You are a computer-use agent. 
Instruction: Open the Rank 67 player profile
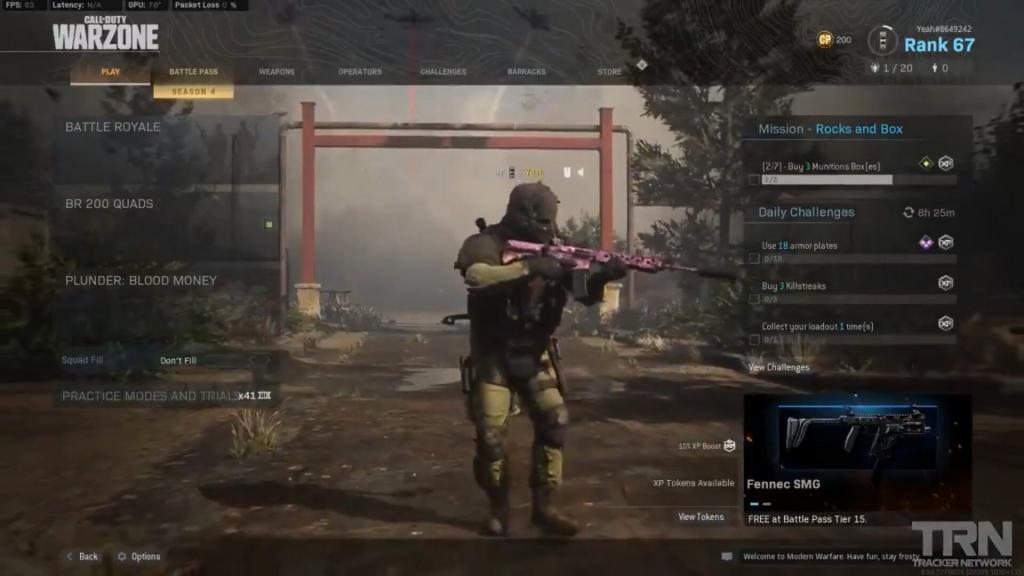938,44
